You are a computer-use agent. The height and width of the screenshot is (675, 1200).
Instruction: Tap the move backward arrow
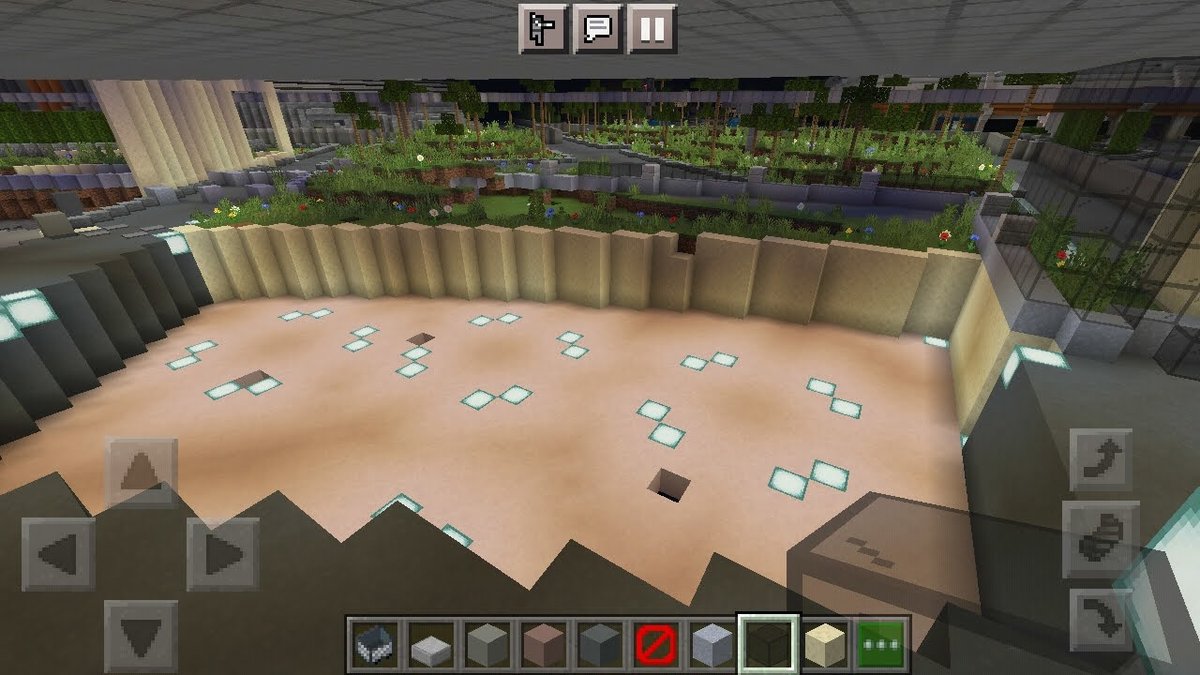click(x=141, y=635)
